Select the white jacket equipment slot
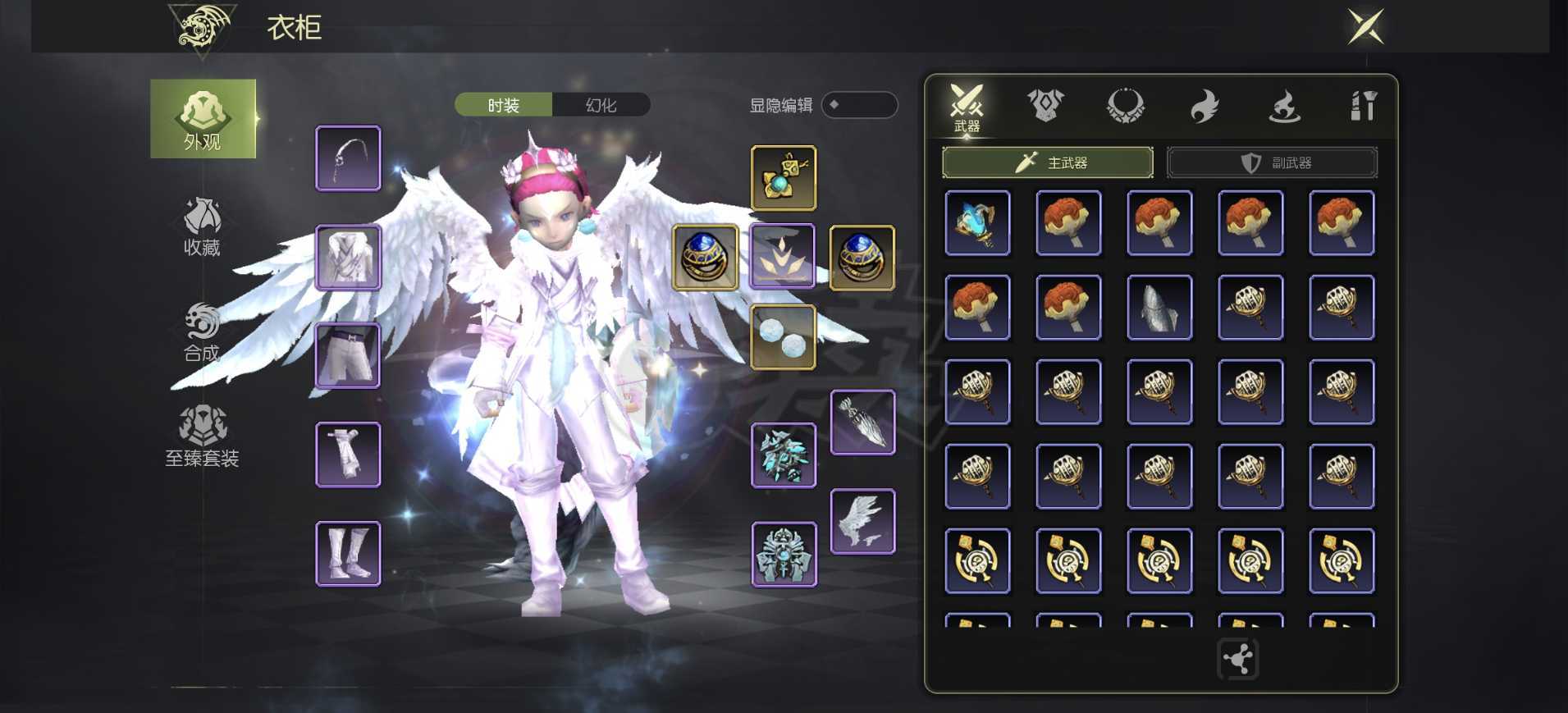This screenshot has height=713, width=1568. click(x=348, y=258)
